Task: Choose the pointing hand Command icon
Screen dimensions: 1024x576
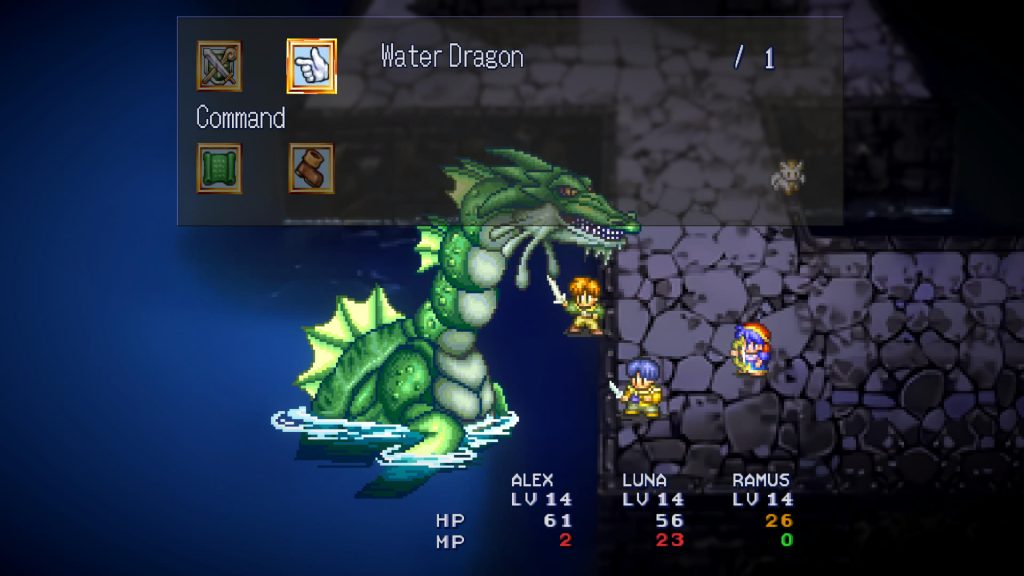Action: pos(311,66)
